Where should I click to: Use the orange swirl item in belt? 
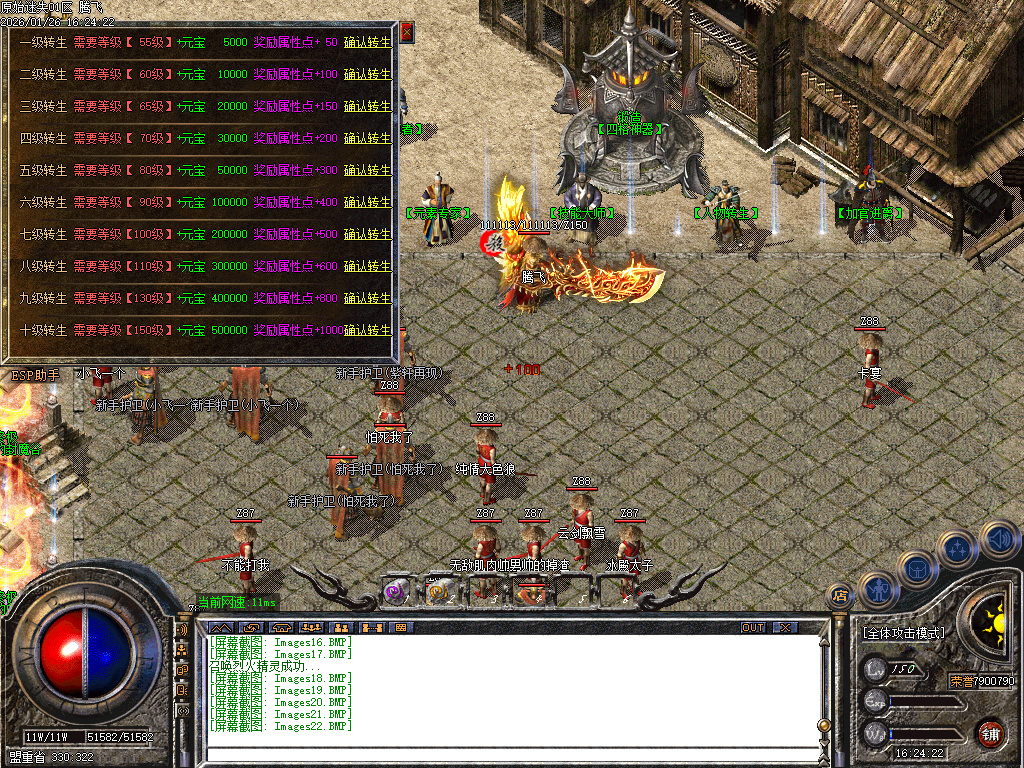pos(438,592)
